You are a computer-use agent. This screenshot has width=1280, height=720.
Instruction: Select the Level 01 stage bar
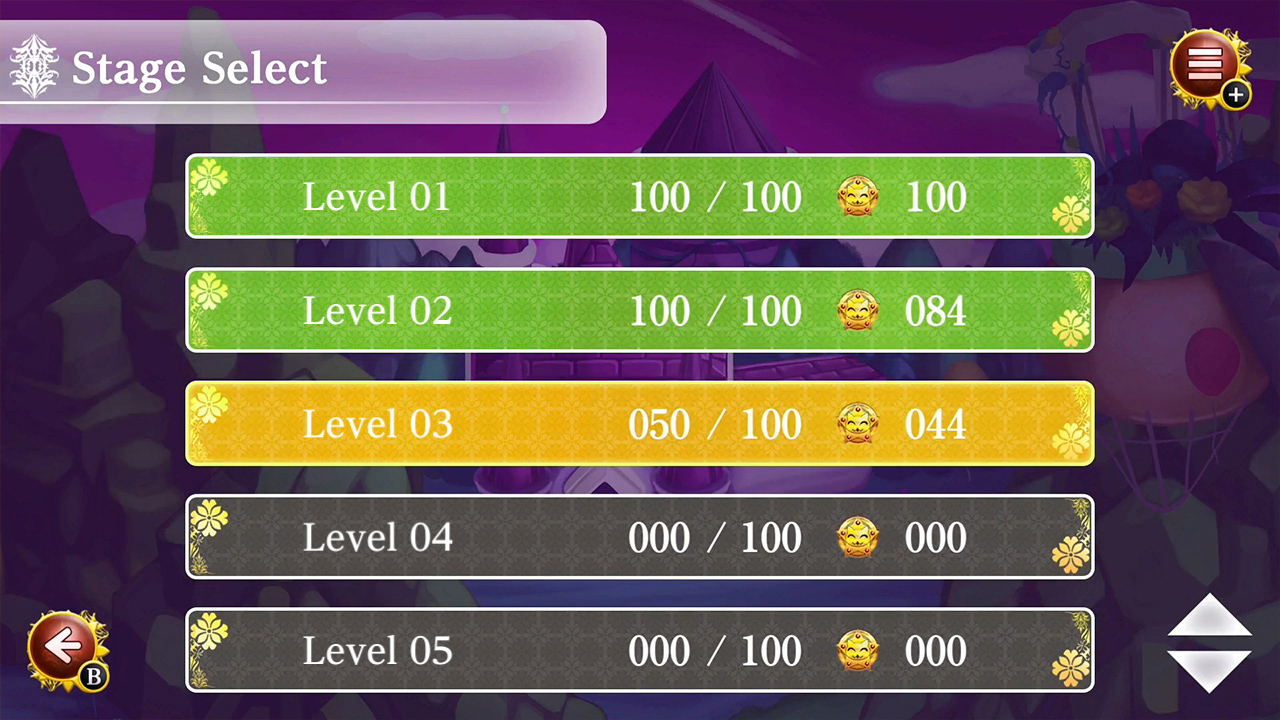click(x=640, y=197)
